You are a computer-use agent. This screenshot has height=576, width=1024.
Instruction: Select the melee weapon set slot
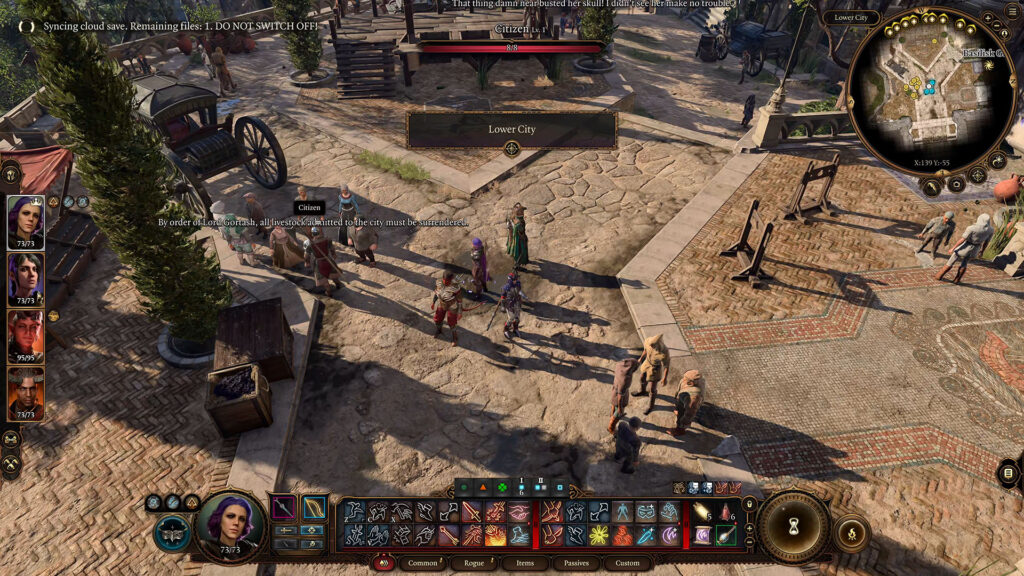coord(284,508)
